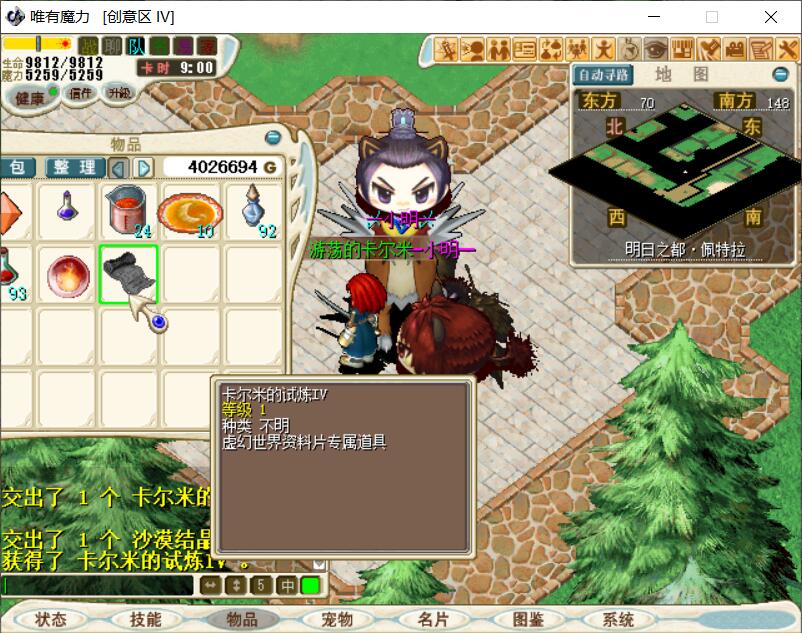Select the 卡尔米的试炼IV scroll item
The width and height of the screenshot is (802, 633).
tap(128, 273)
